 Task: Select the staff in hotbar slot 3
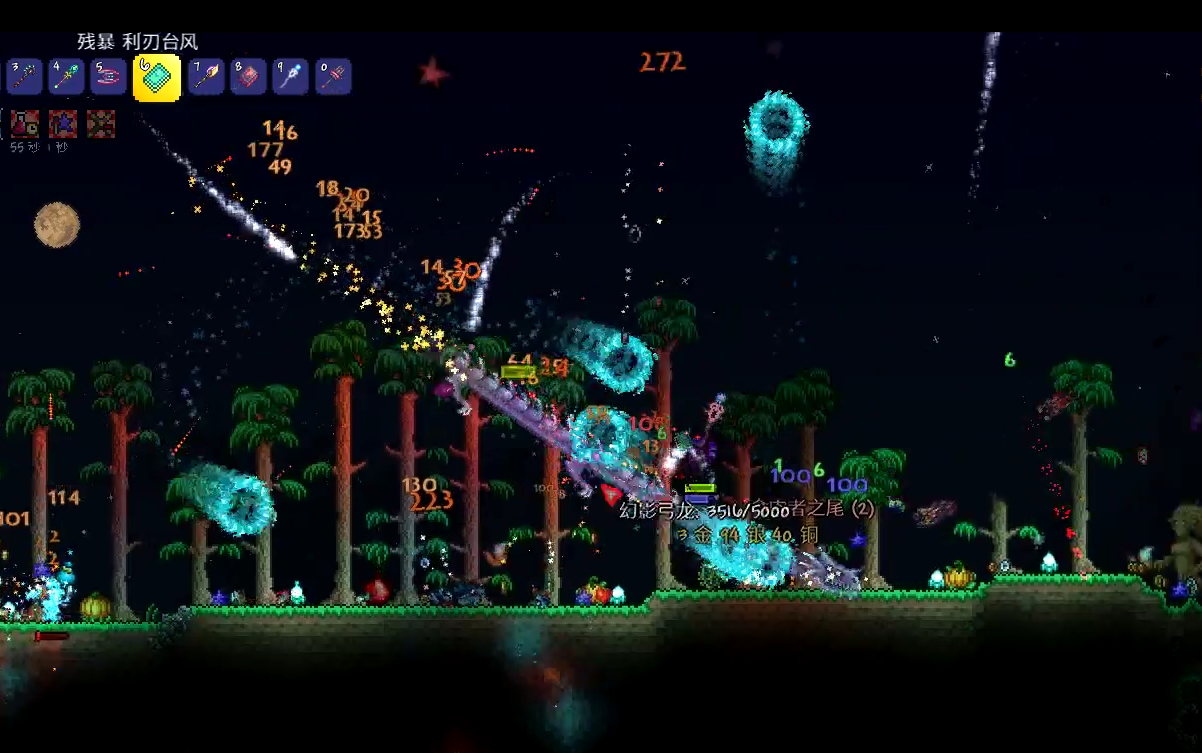(x=25, y=77)
